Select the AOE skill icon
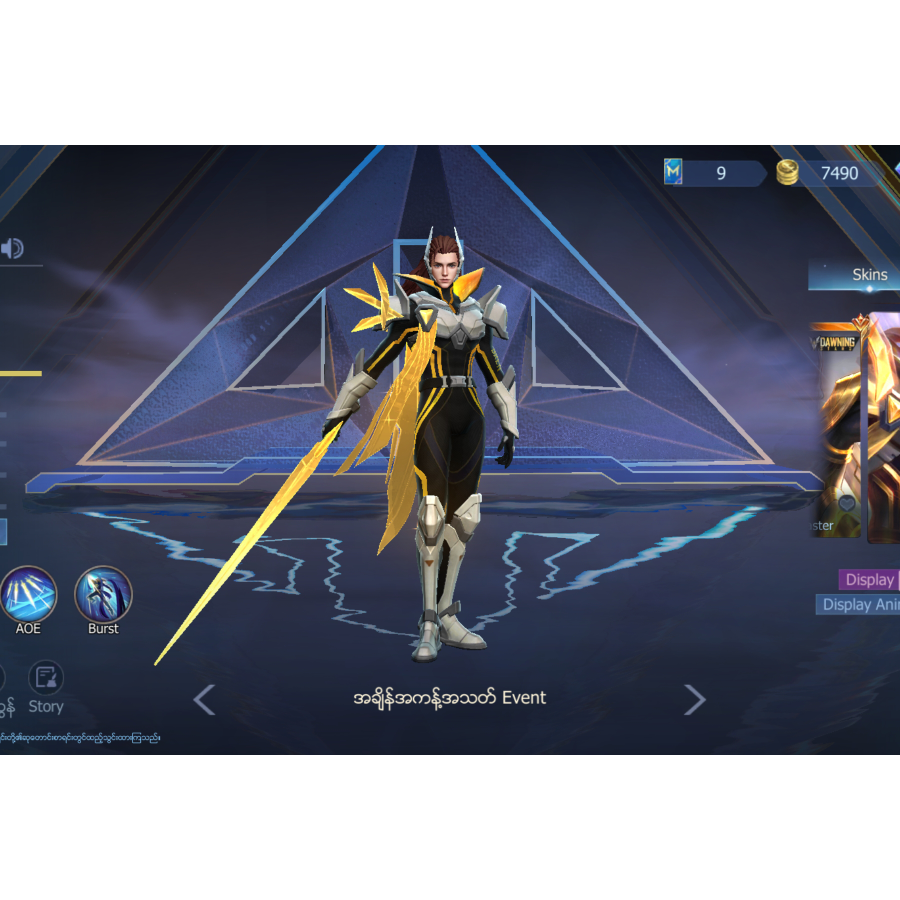 click(28, 595)
